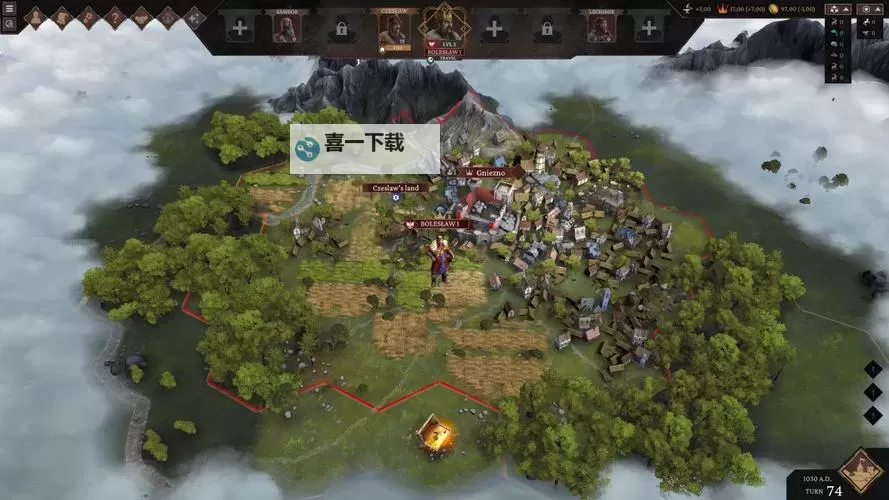Viewport: 889px width, 500px height.
Task: Open the hamburger main menu
Action: (x=10, y=8)
